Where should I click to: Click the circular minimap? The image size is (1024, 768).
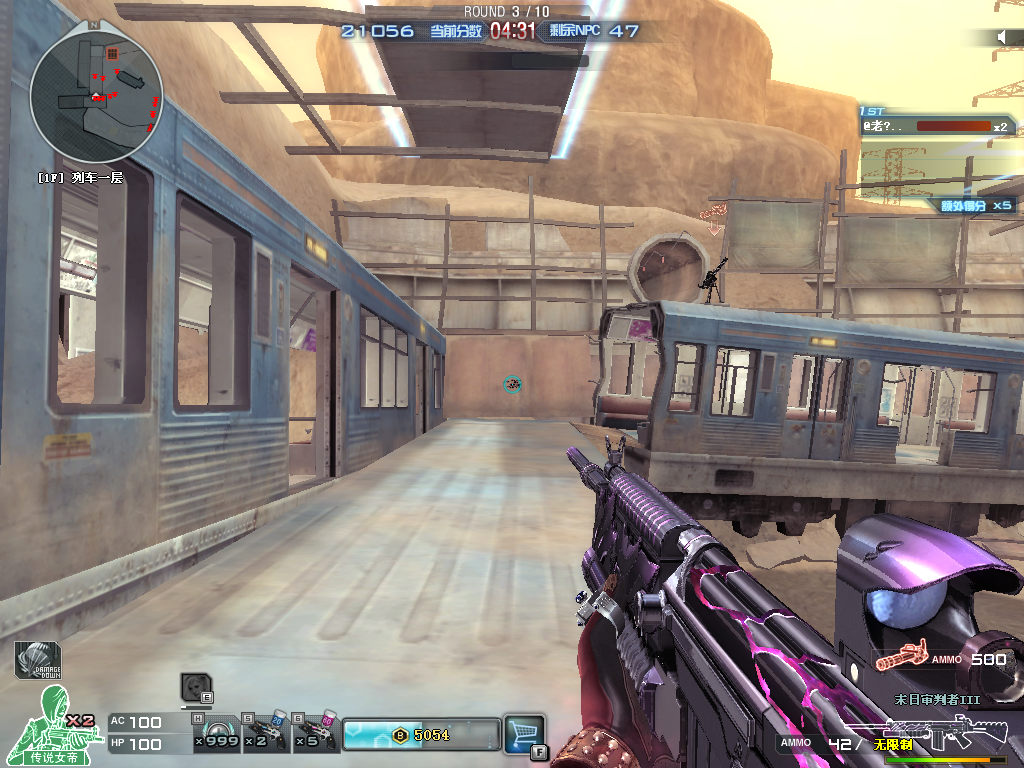[x=96, y=97]
